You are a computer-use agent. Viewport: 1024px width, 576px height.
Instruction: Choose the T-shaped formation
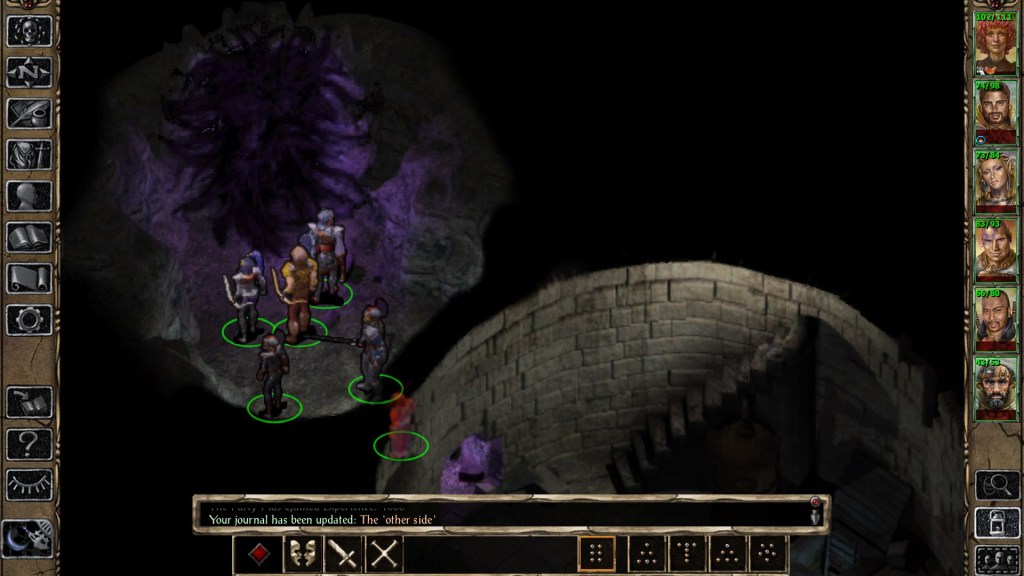[687, 554]
